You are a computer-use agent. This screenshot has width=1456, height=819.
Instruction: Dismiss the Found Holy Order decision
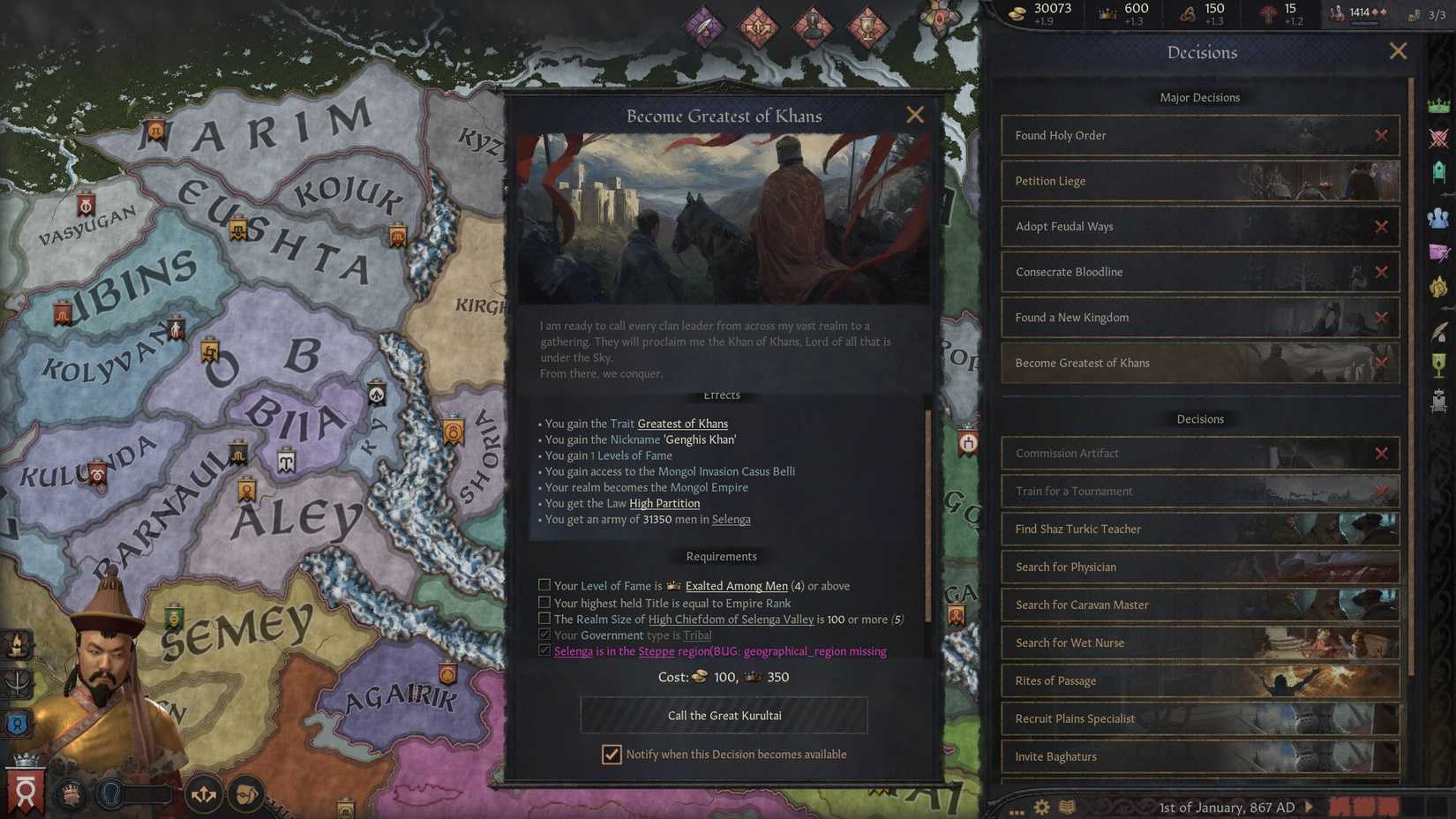[x=1383, y=135]
